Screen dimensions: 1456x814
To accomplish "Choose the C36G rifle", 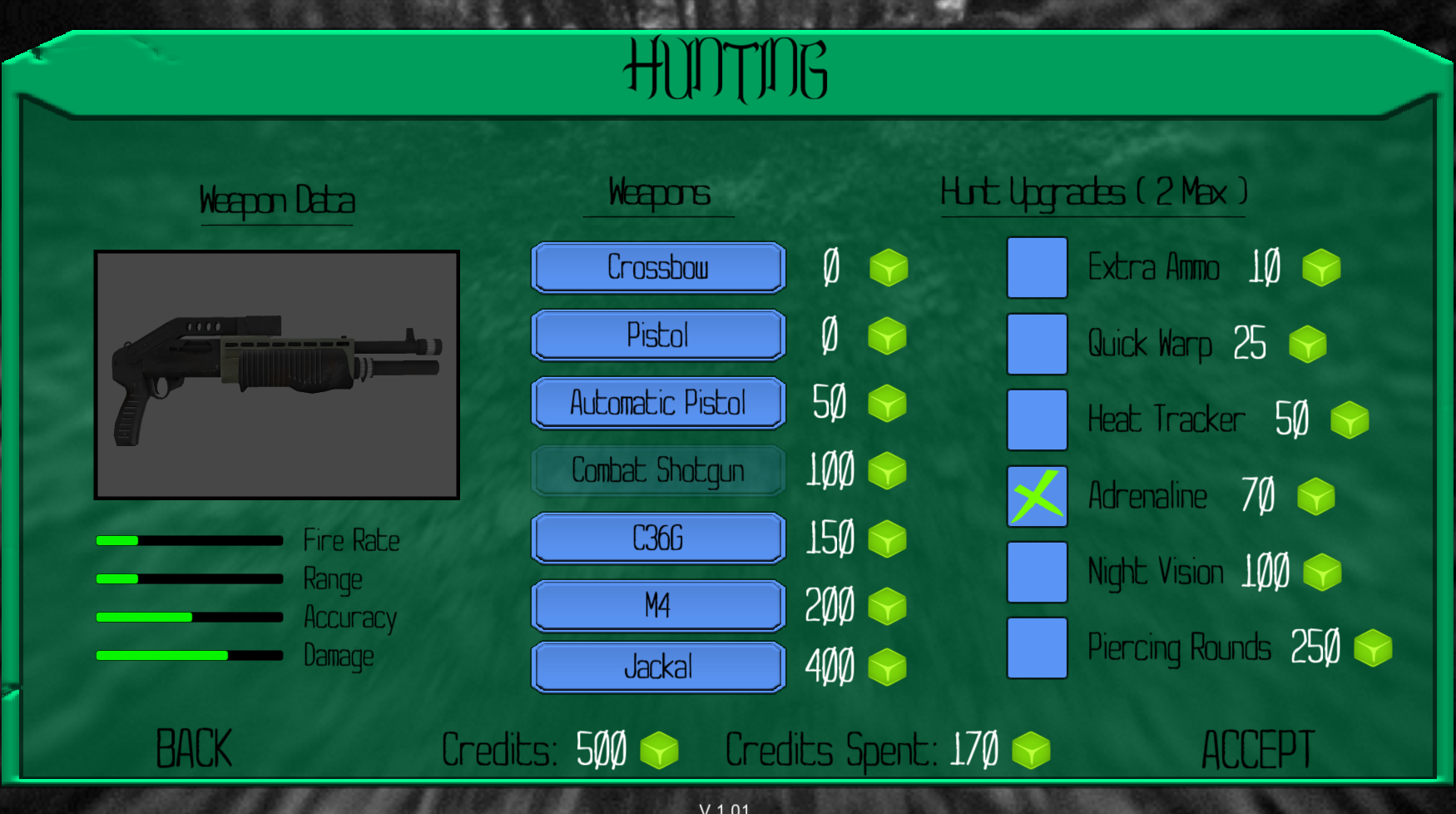I will click(657, 539).
